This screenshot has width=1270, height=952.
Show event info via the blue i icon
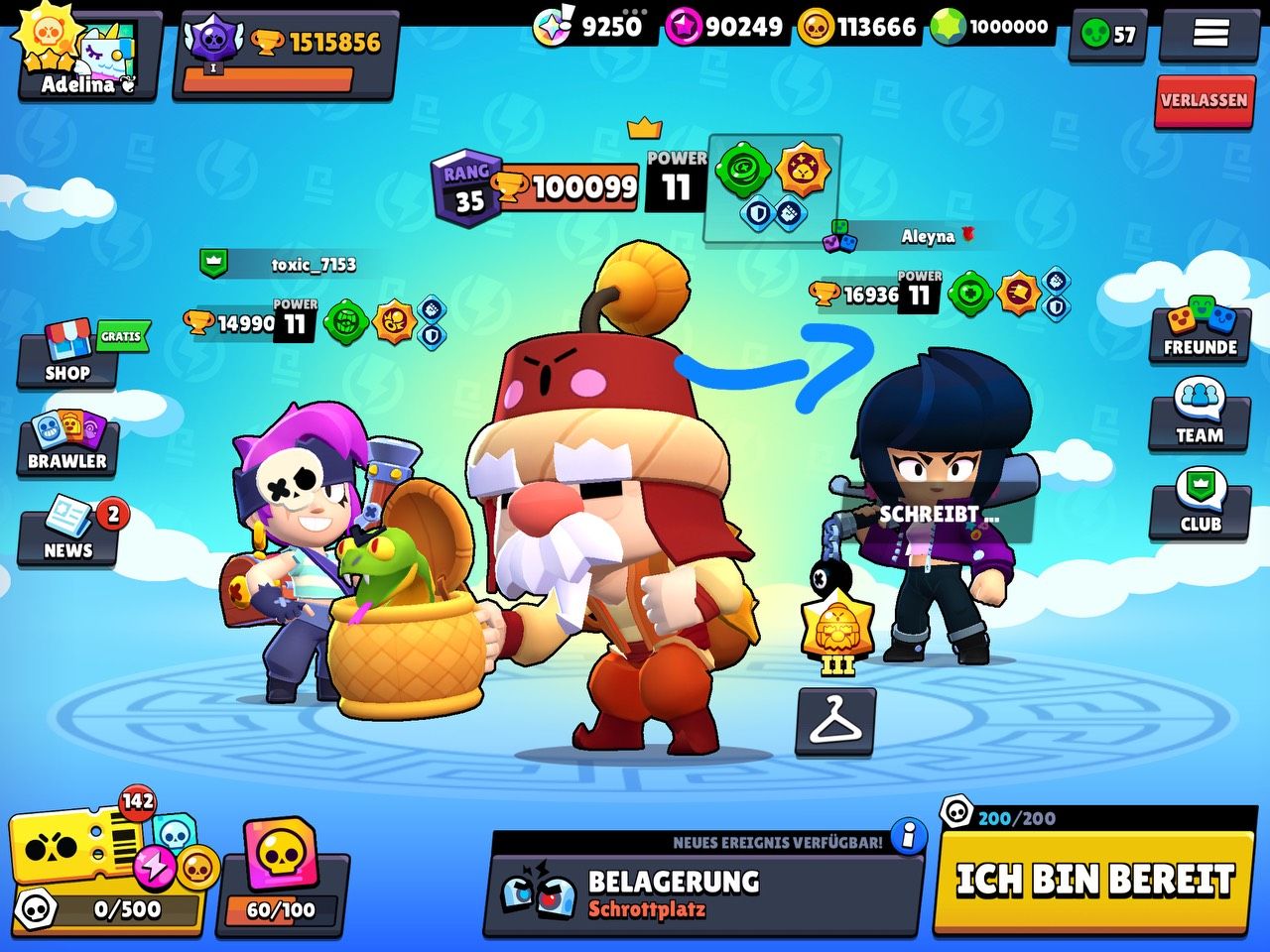point(908,836)
